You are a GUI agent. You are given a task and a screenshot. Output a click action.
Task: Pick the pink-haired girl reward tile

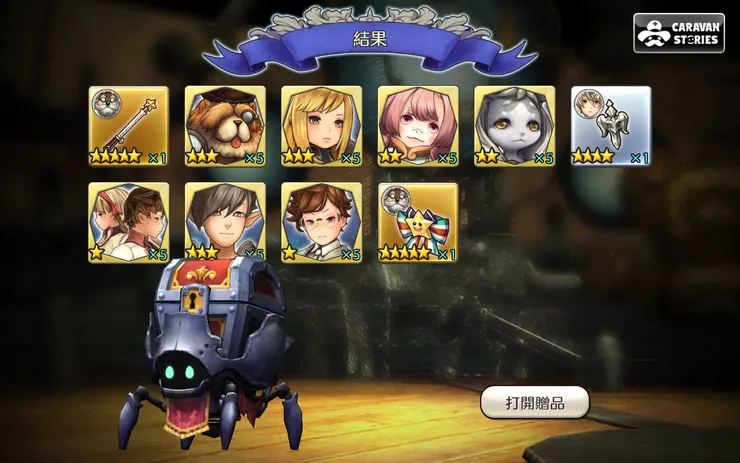pyautogui.click(x=418, y=126)
